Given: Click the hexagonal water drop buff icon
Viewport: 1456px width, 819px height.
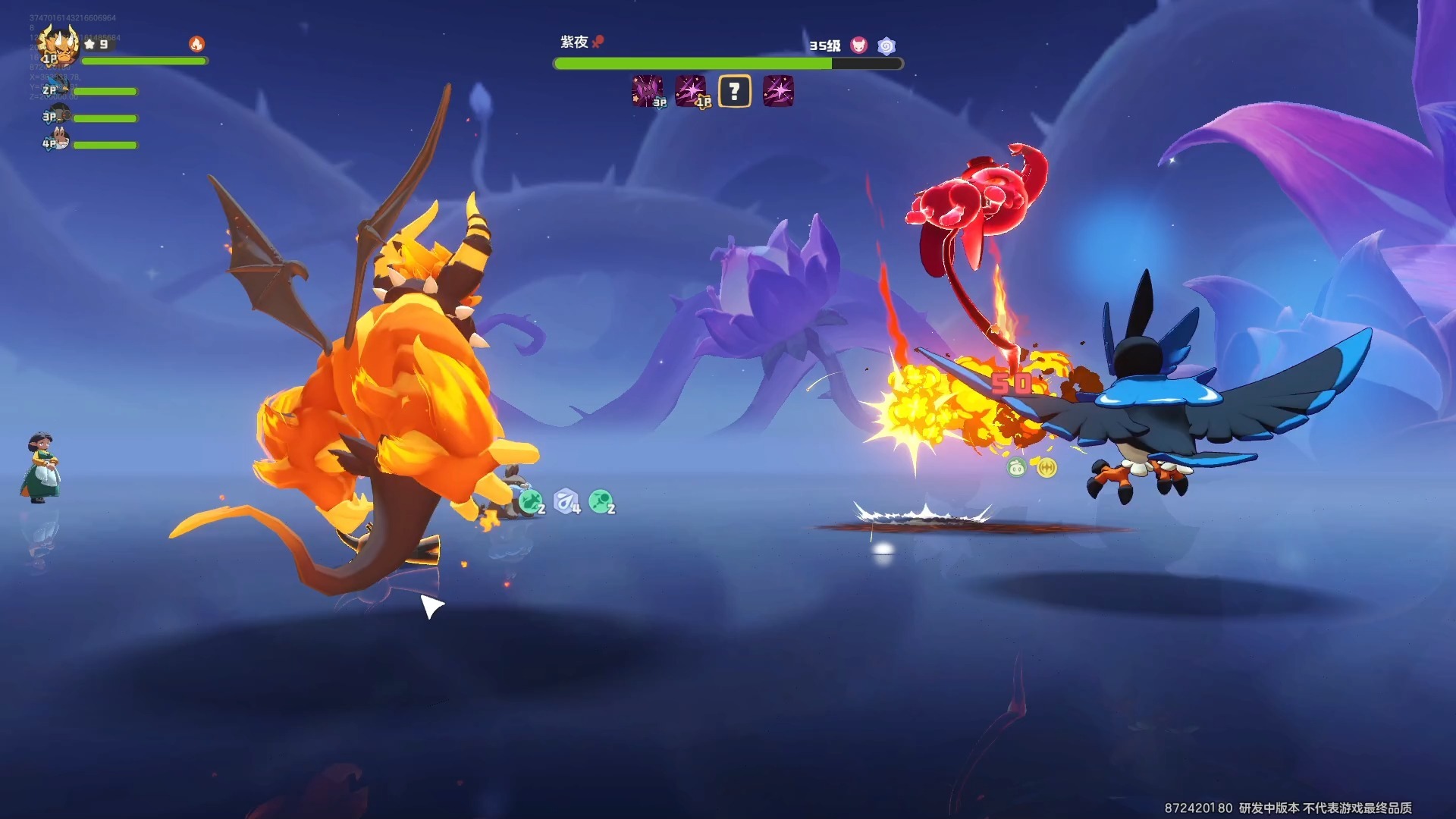Looking at the screenshot, I should tap(566, 501).
